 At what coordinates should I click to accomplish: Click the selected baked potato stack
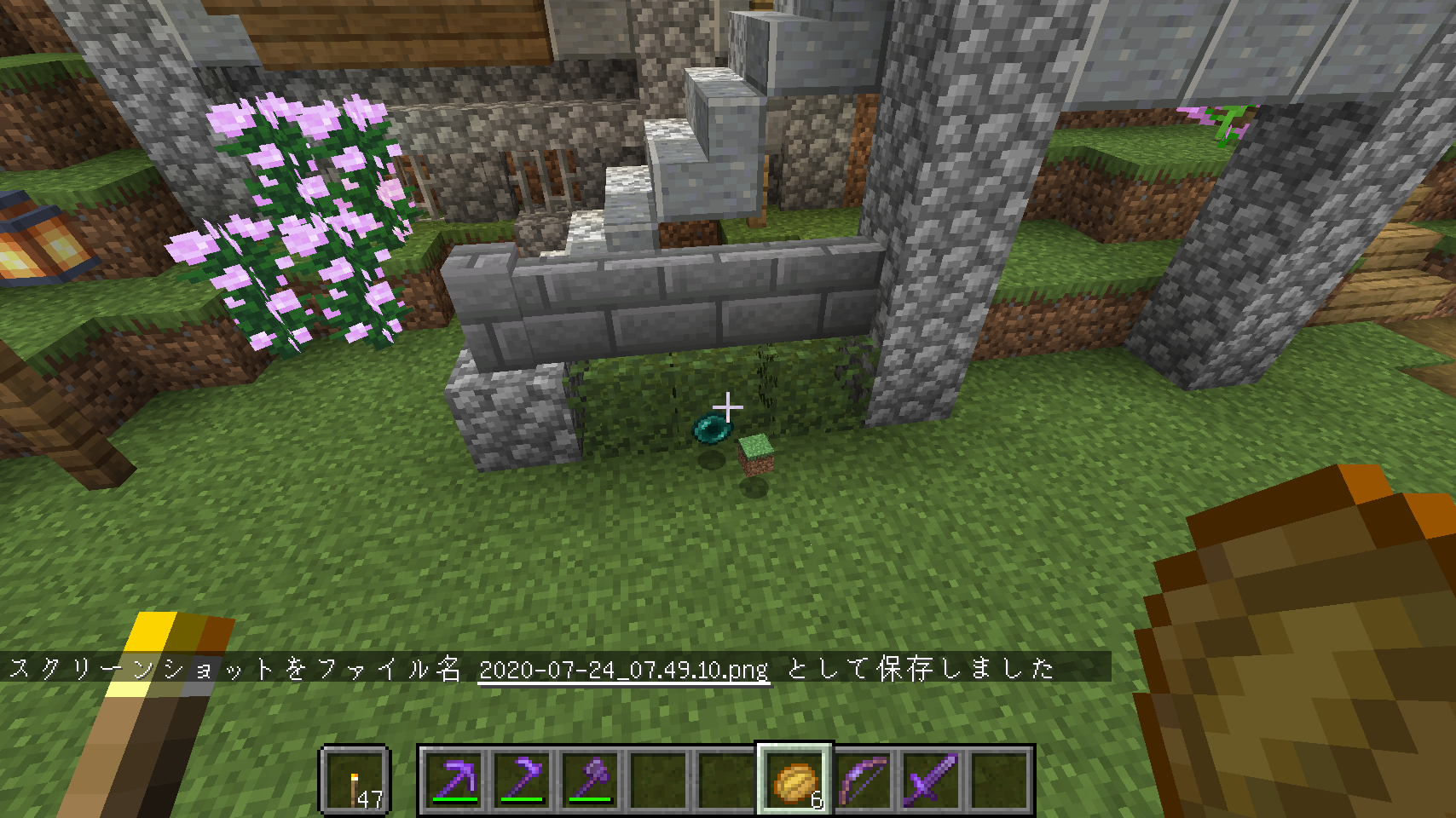pos(793,780)
